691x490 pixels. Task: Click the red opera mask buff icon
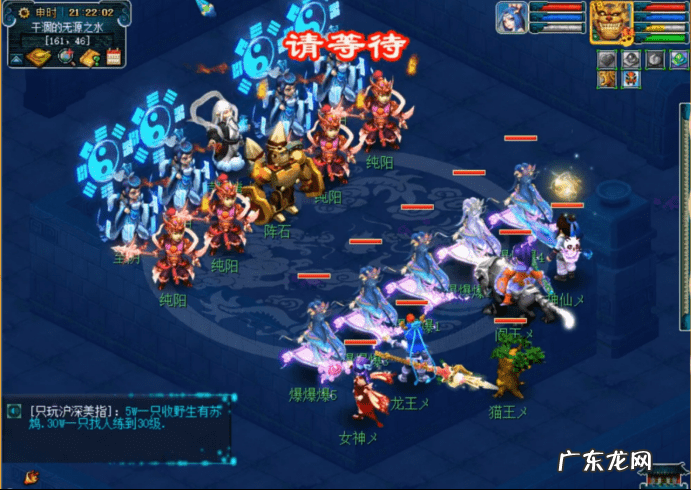click(629, 81)
